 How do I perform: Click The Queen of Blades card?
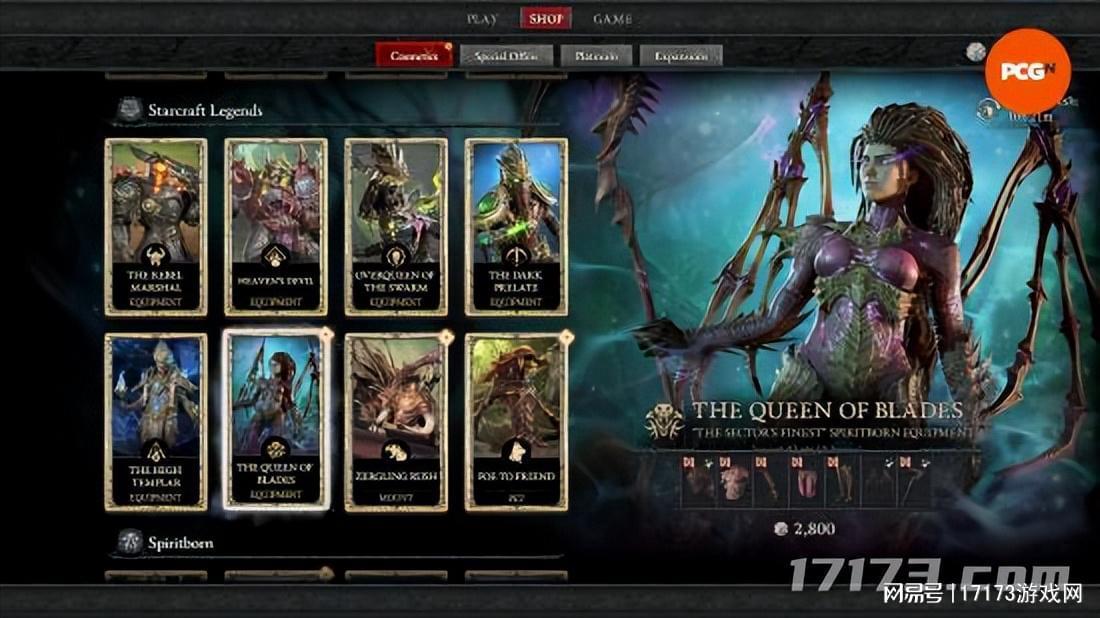click(x=276, y=422)
